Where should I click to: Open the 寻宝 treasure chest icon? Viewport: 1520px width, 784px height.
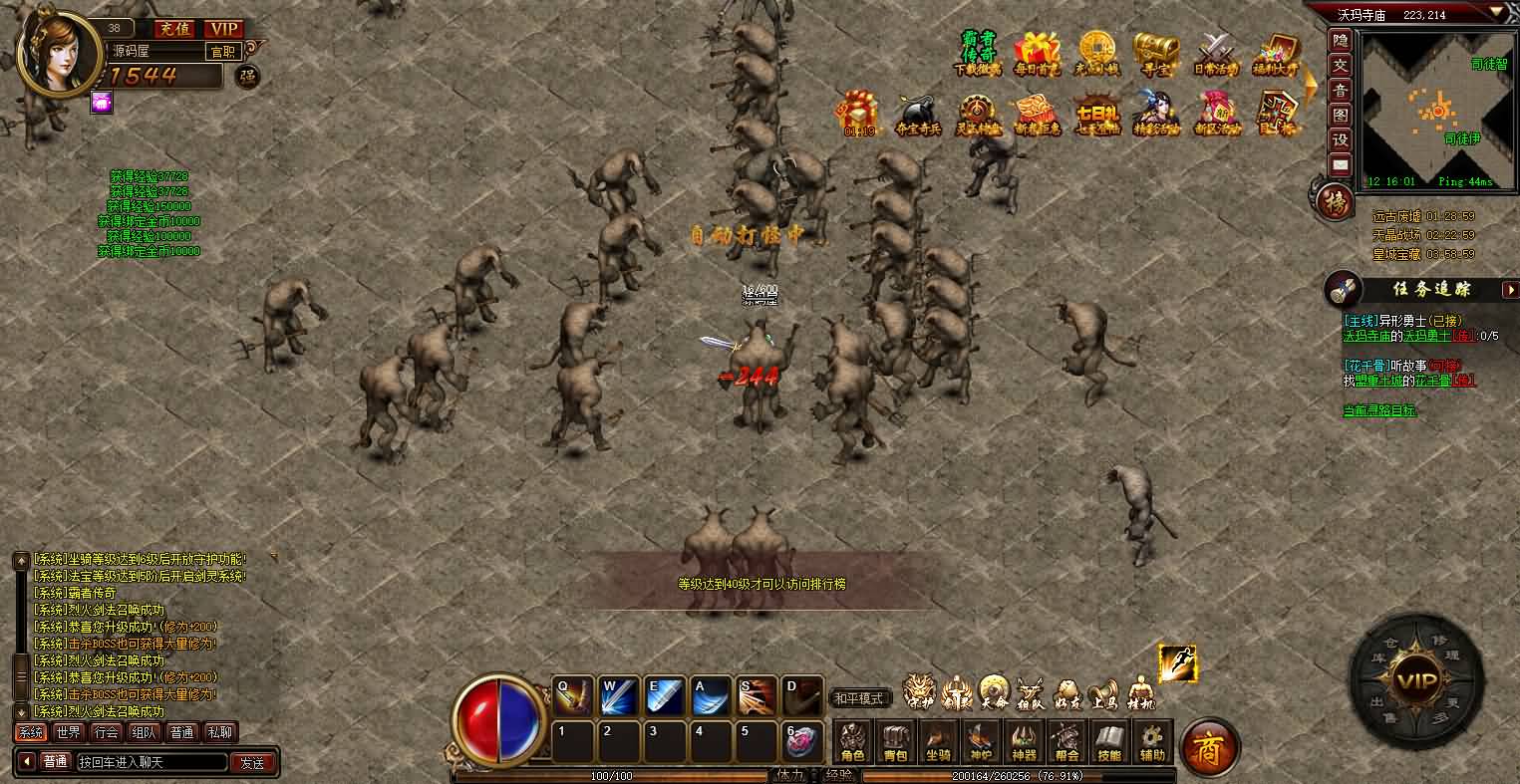coord(1154,54)
